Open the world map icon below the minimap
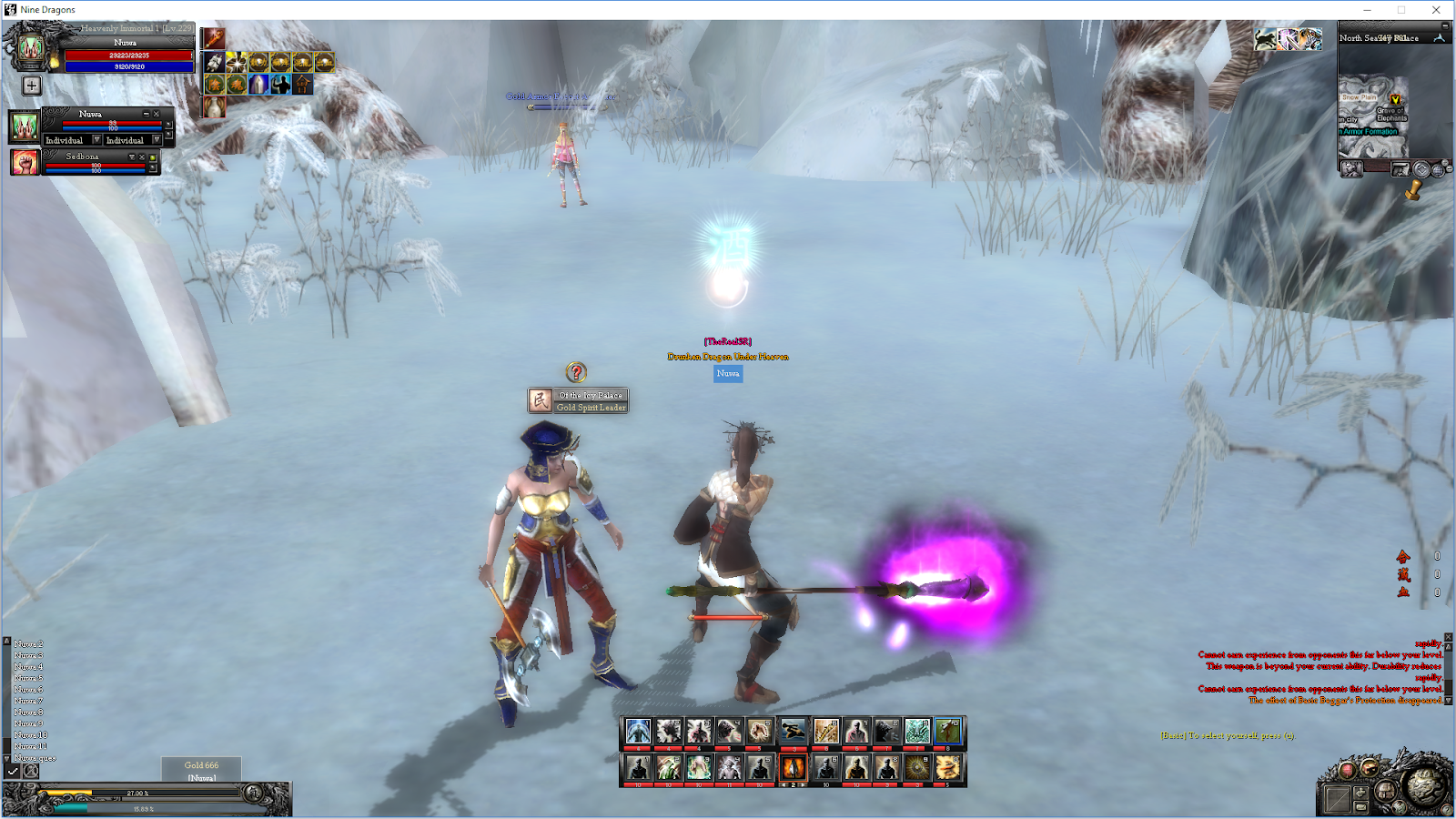Screen dimensions: 1456x819 (1400, 169)
